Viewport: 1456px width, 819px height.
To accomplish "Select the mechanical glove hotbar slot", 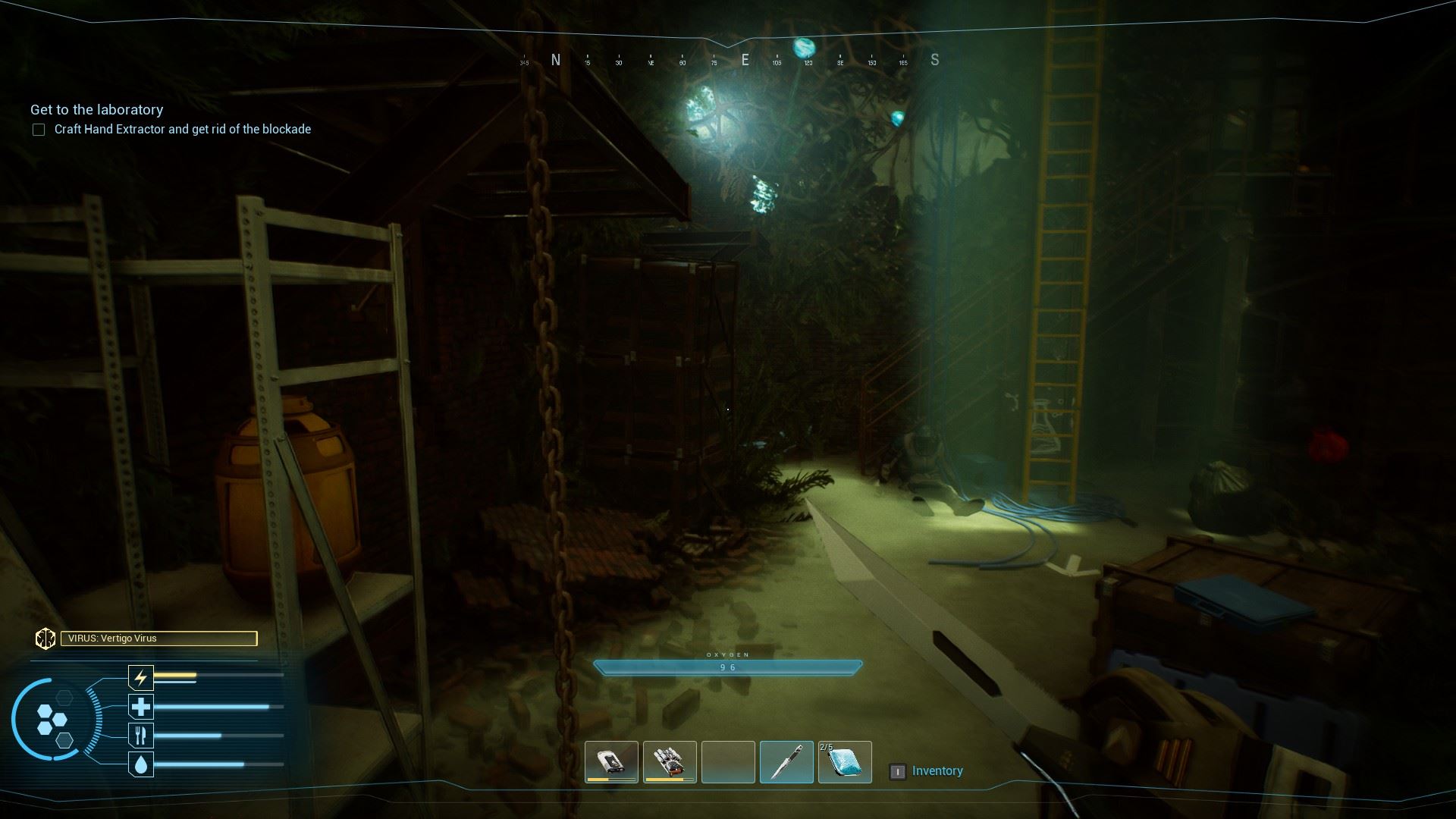I will click(670, 761).
